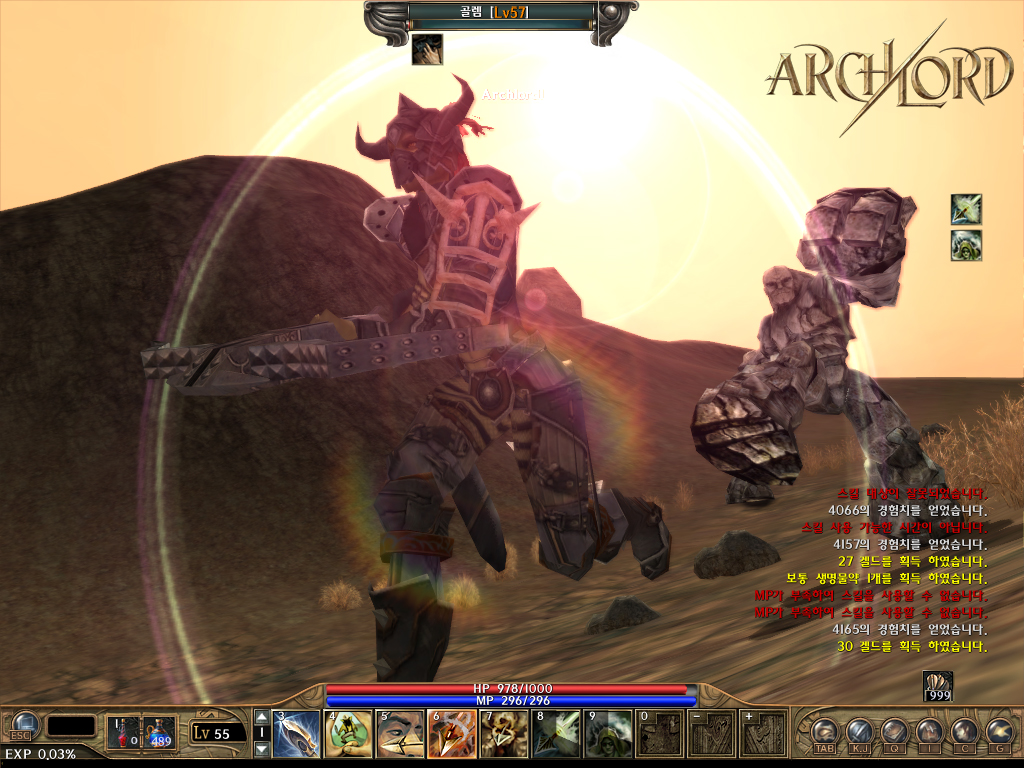Viewport: 1024px width, 768px height.
Task: Open the inventory button labeled I
Action: (930, 732)
